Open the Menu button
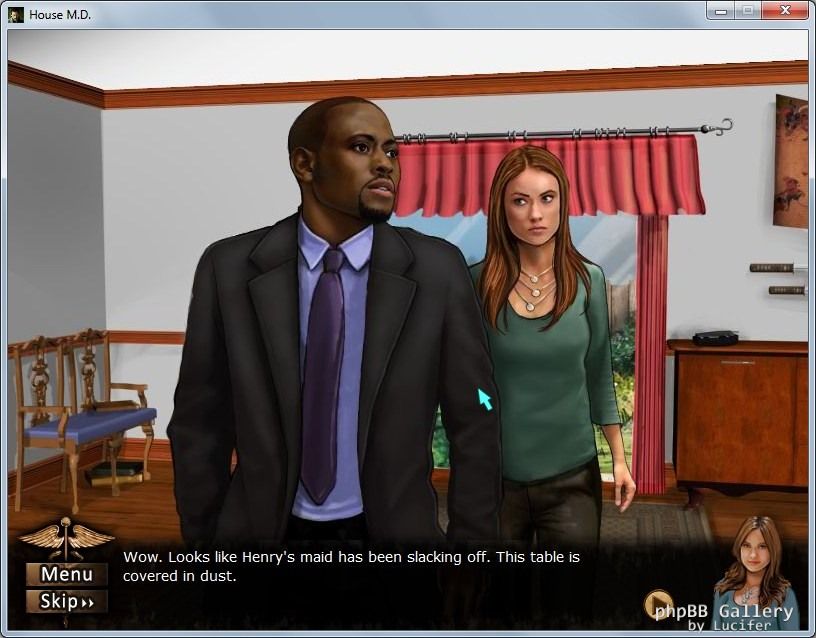The height and width of the screenshot is (638, 816). point(66,574)
